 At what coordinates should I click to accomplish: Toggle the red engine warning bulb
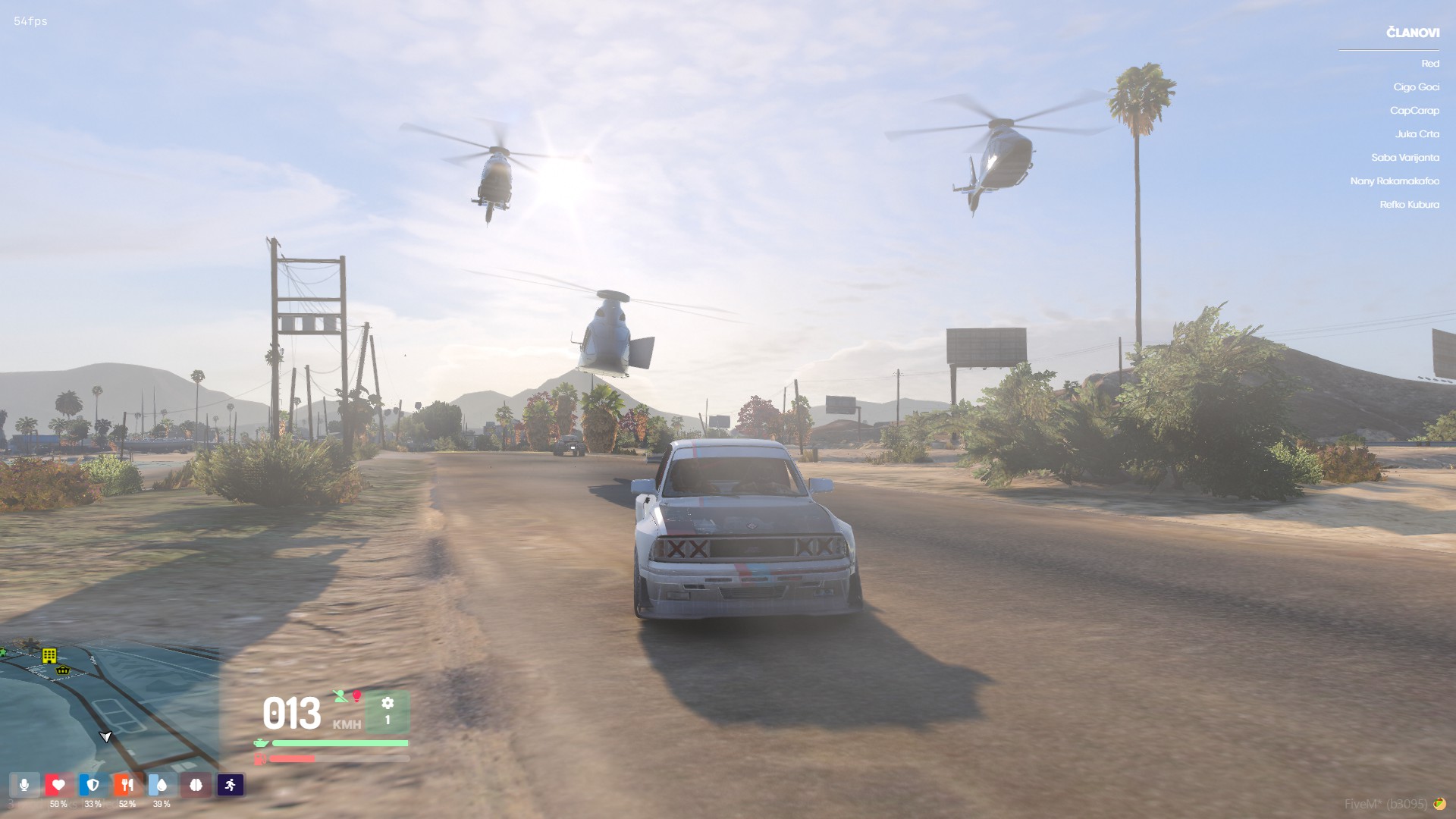pyautogui.click(x=356, y=695)
